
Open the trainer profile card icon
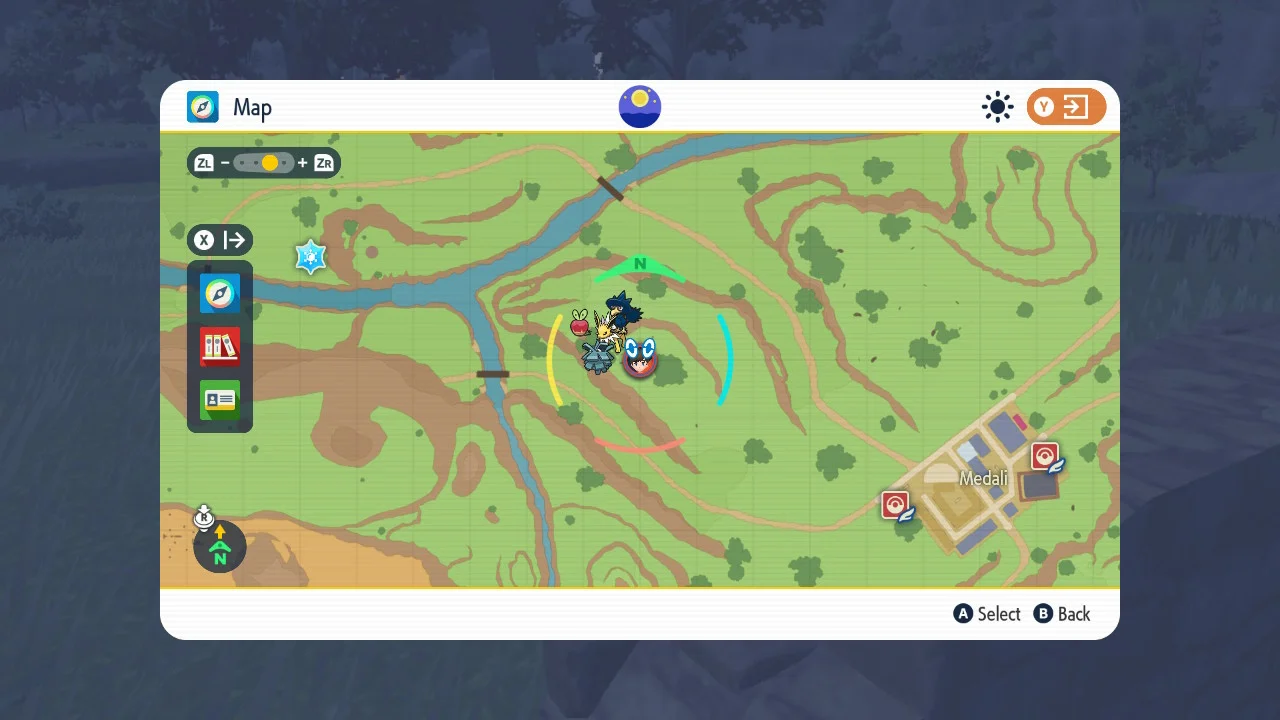[x=220, y=400]
